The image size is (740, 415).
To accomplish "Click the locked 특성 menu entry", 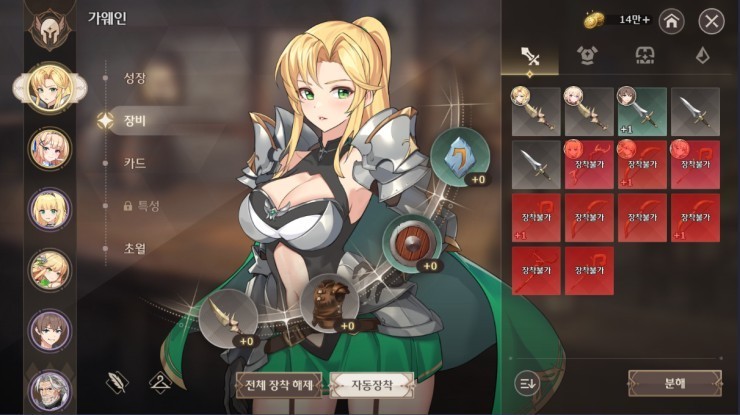I will [140, 205].
